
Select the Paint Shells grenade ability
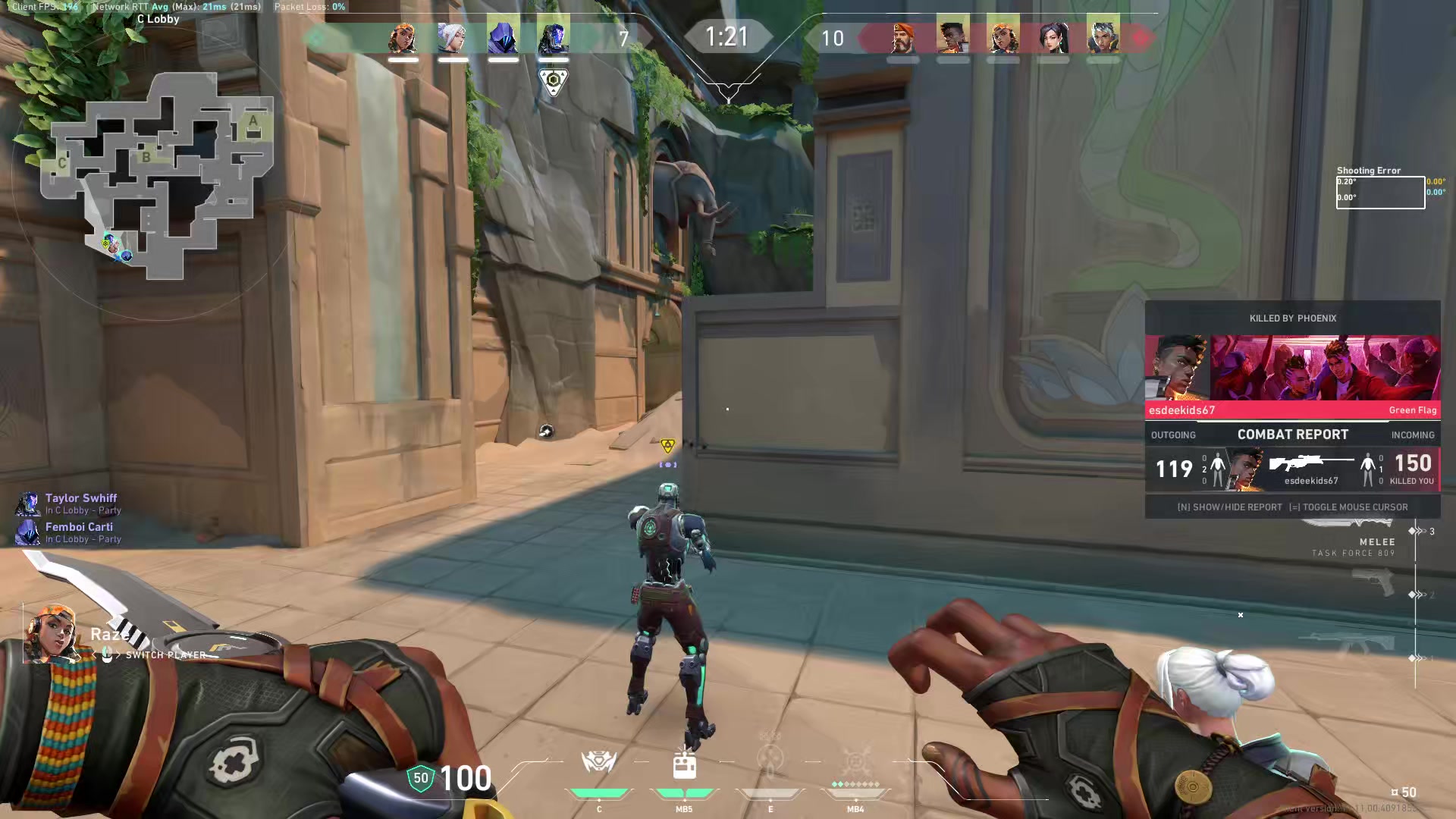[x=770, y=760]
